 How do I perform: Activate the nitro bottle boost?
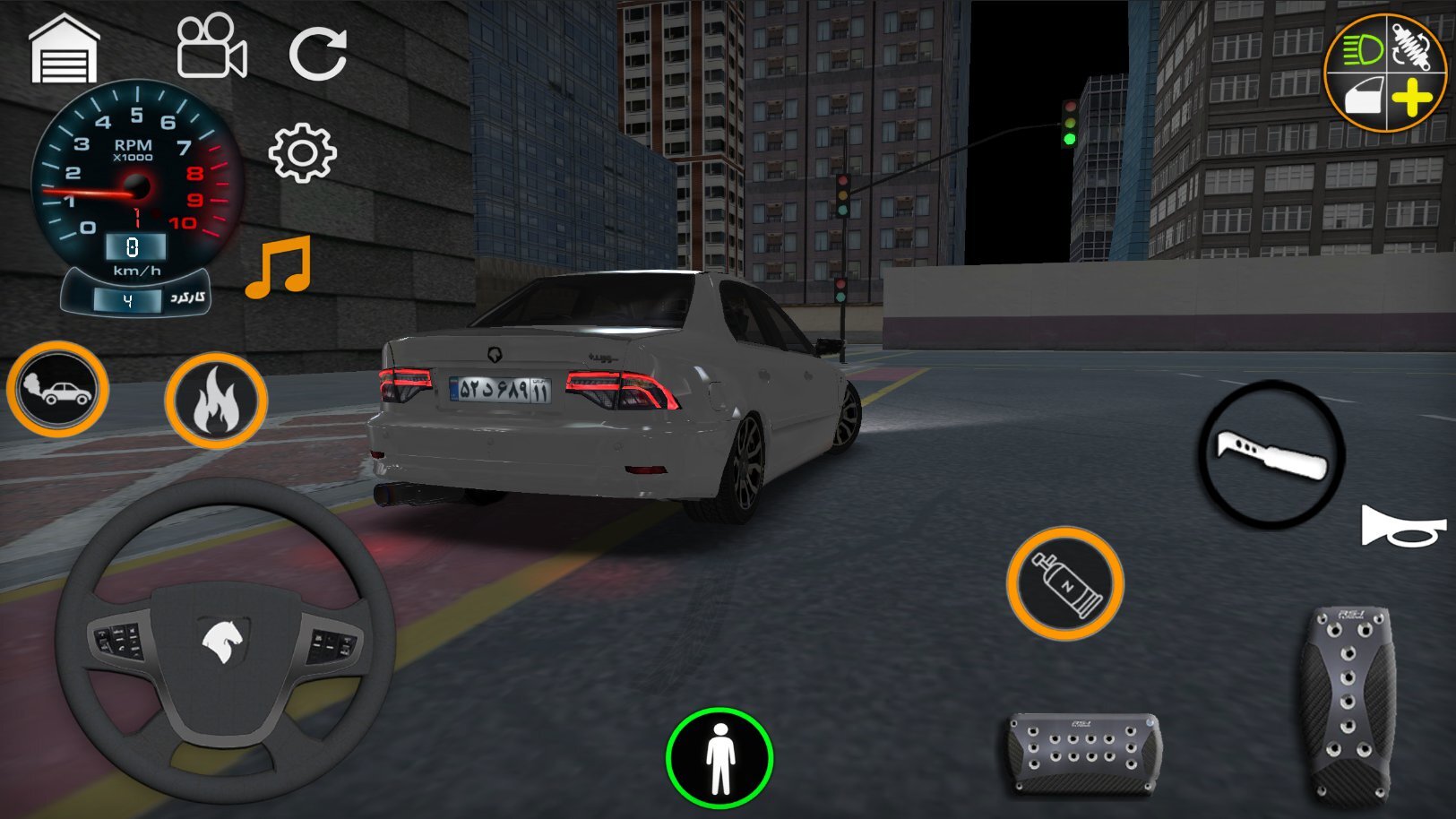1065,583
